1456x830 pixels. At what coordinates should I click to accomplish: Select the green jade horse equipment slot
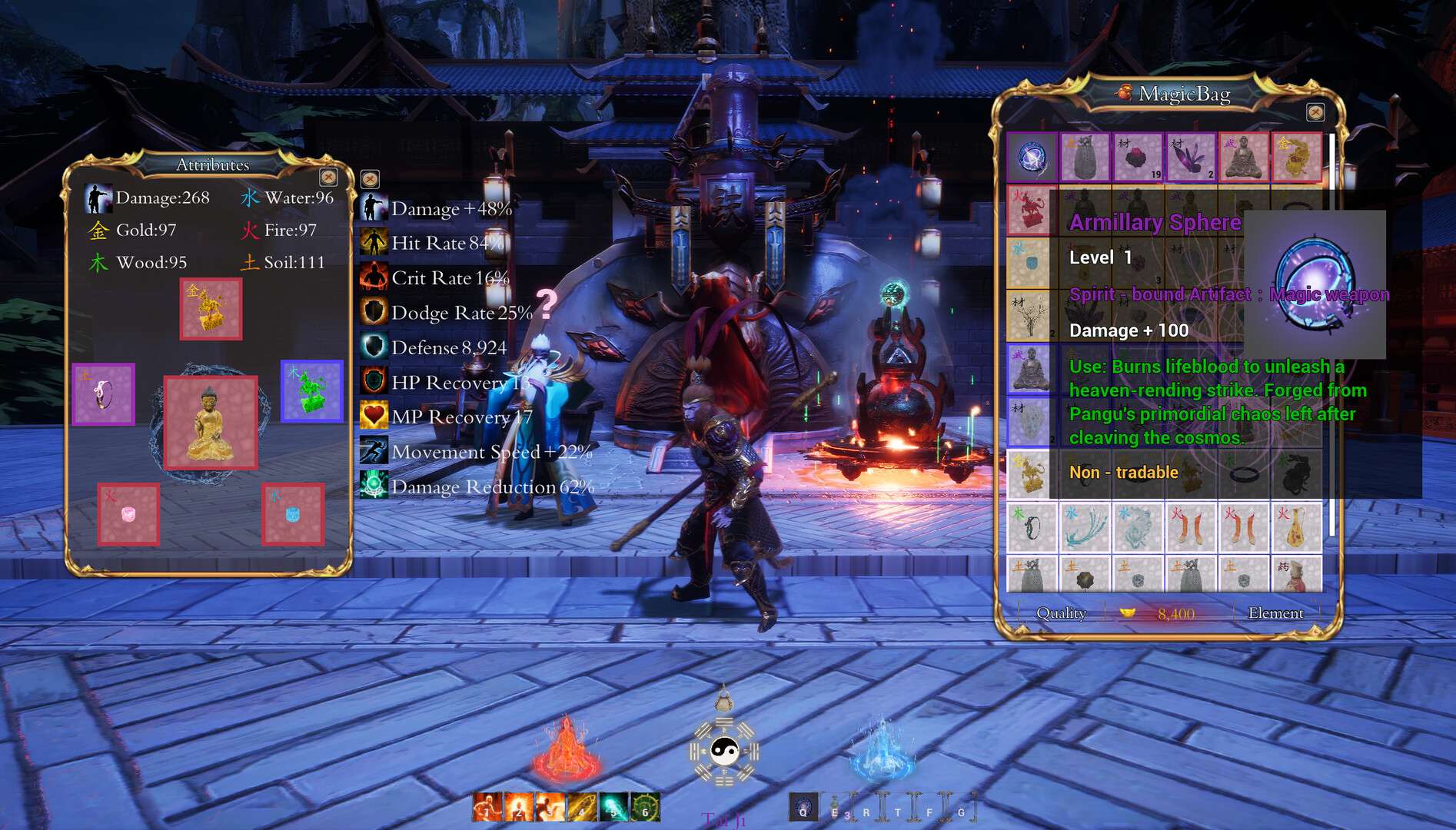(x=311, y=391)
